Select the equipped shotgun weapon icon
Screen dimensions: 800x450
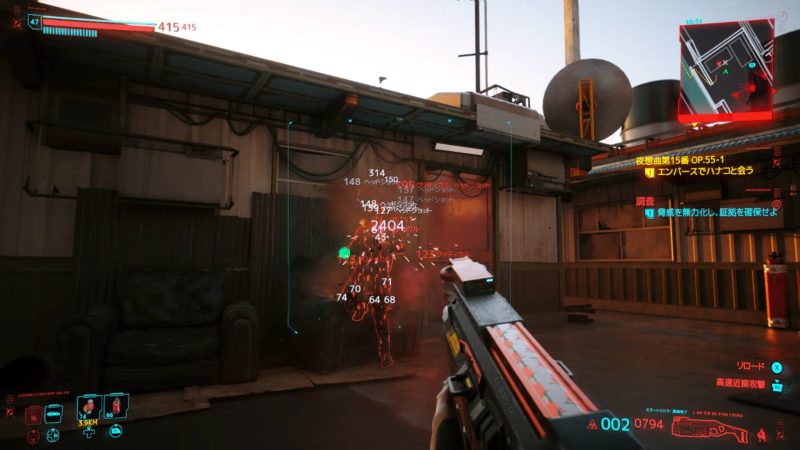pos(710,430)
